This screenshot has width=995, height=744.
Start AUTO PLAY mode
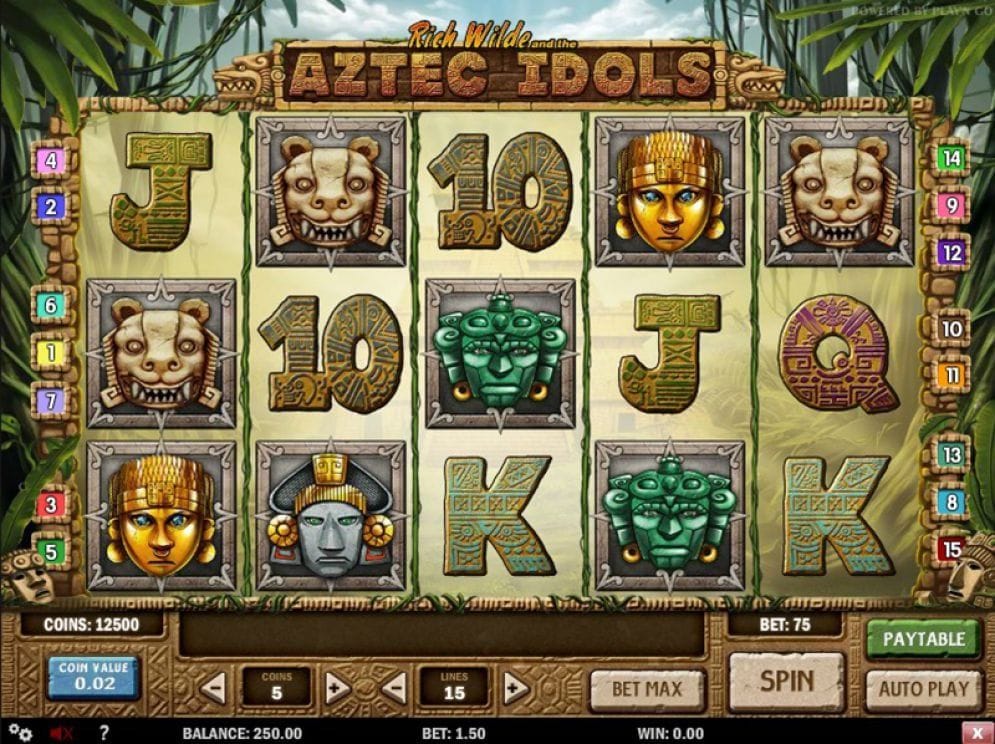tap(923, 689)
